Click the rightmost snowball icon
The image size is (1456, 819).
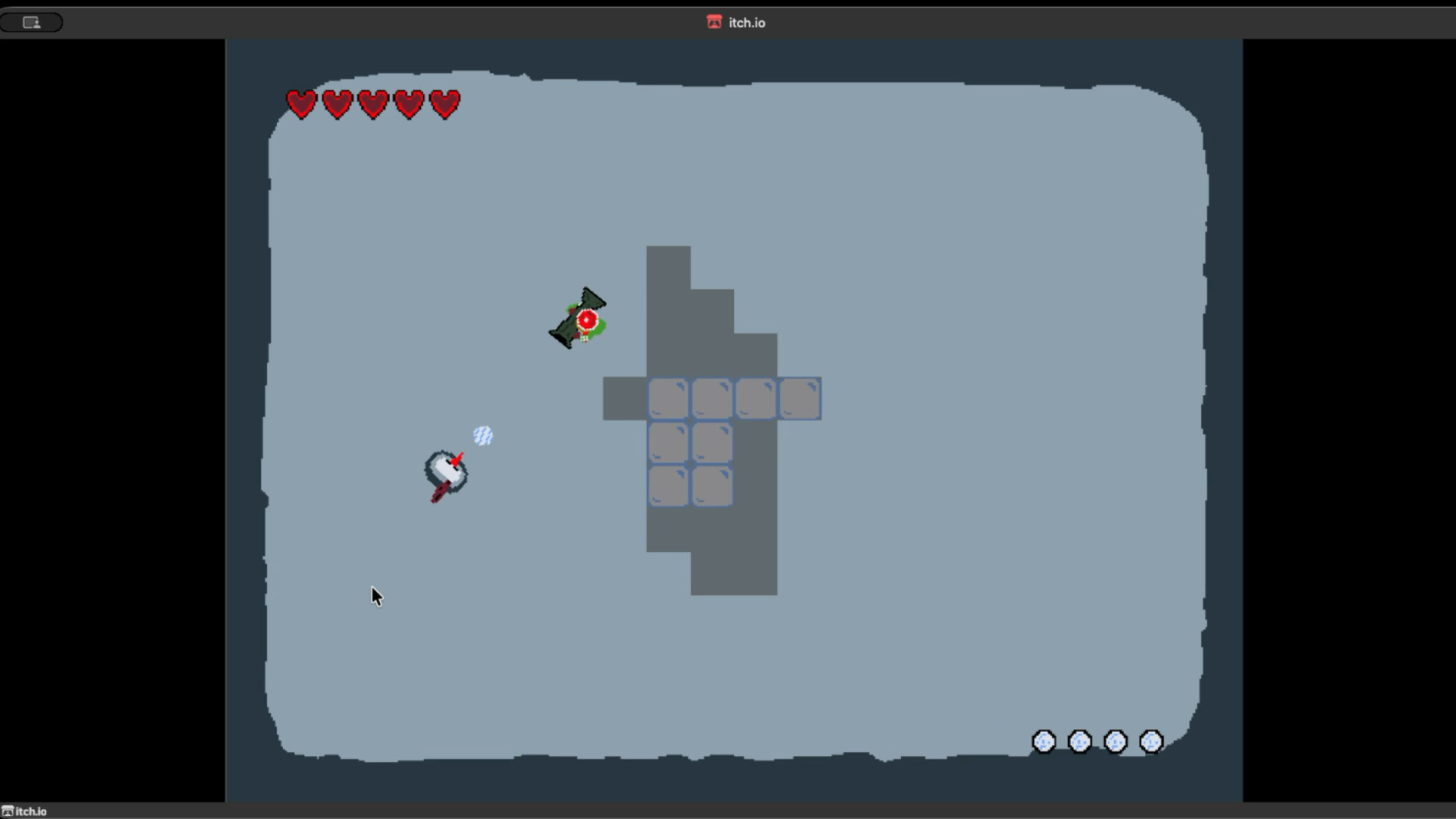[x=1151, y=742]
